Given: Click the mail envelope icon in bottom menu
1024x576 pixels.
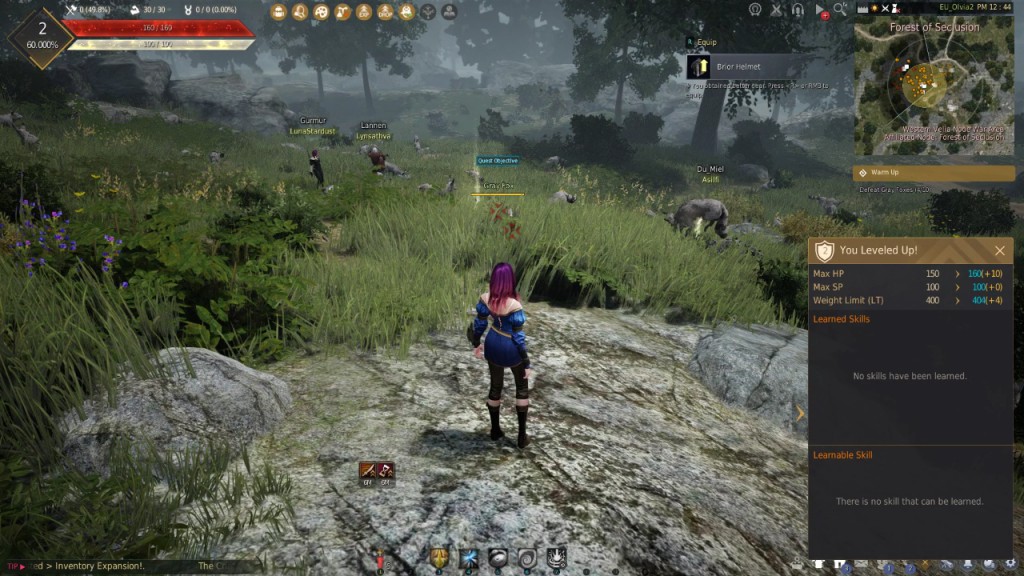Looking at the screenshot, I should click(861, 566).
